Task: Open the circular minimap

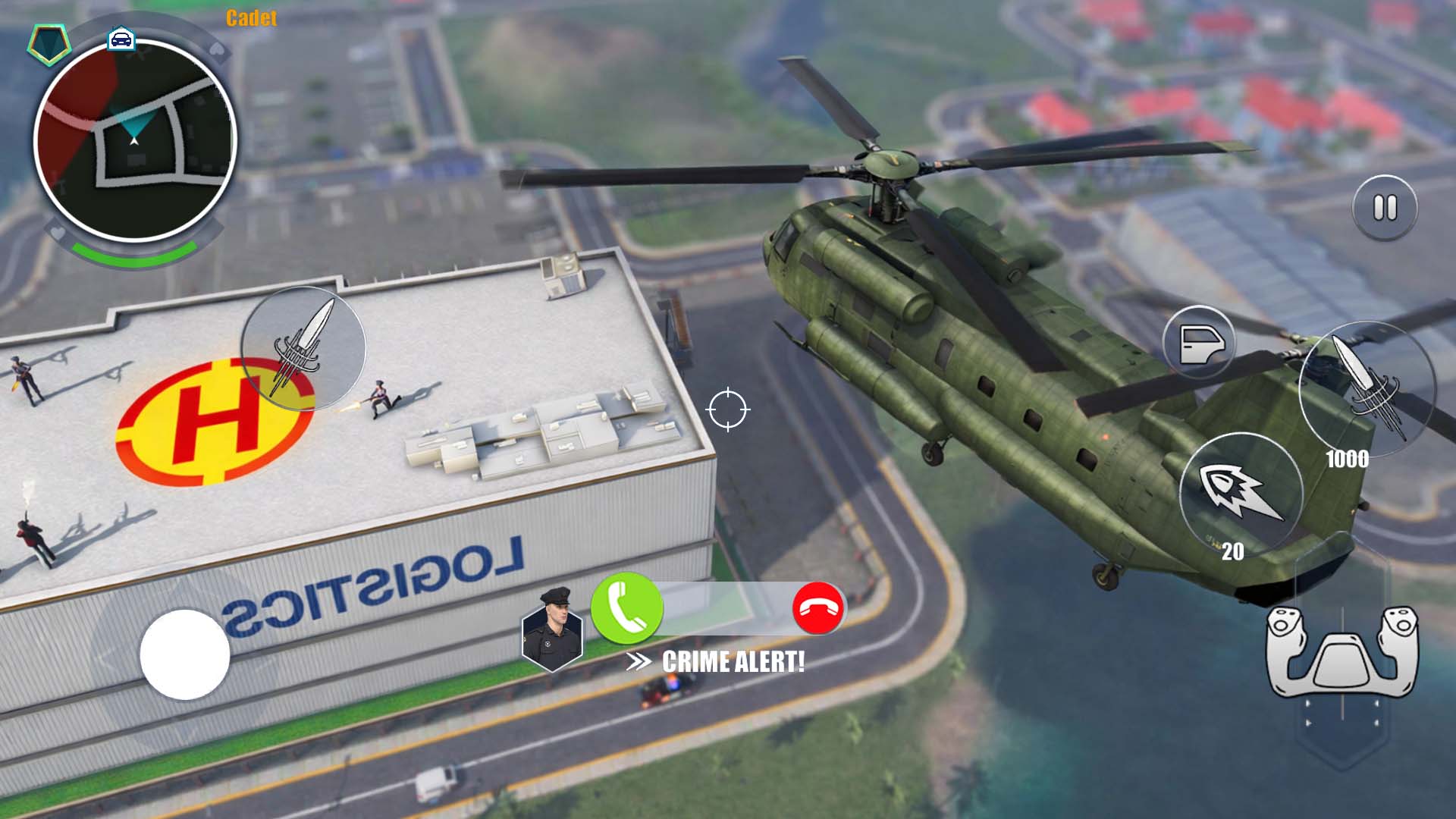Action: coord(135,140)
